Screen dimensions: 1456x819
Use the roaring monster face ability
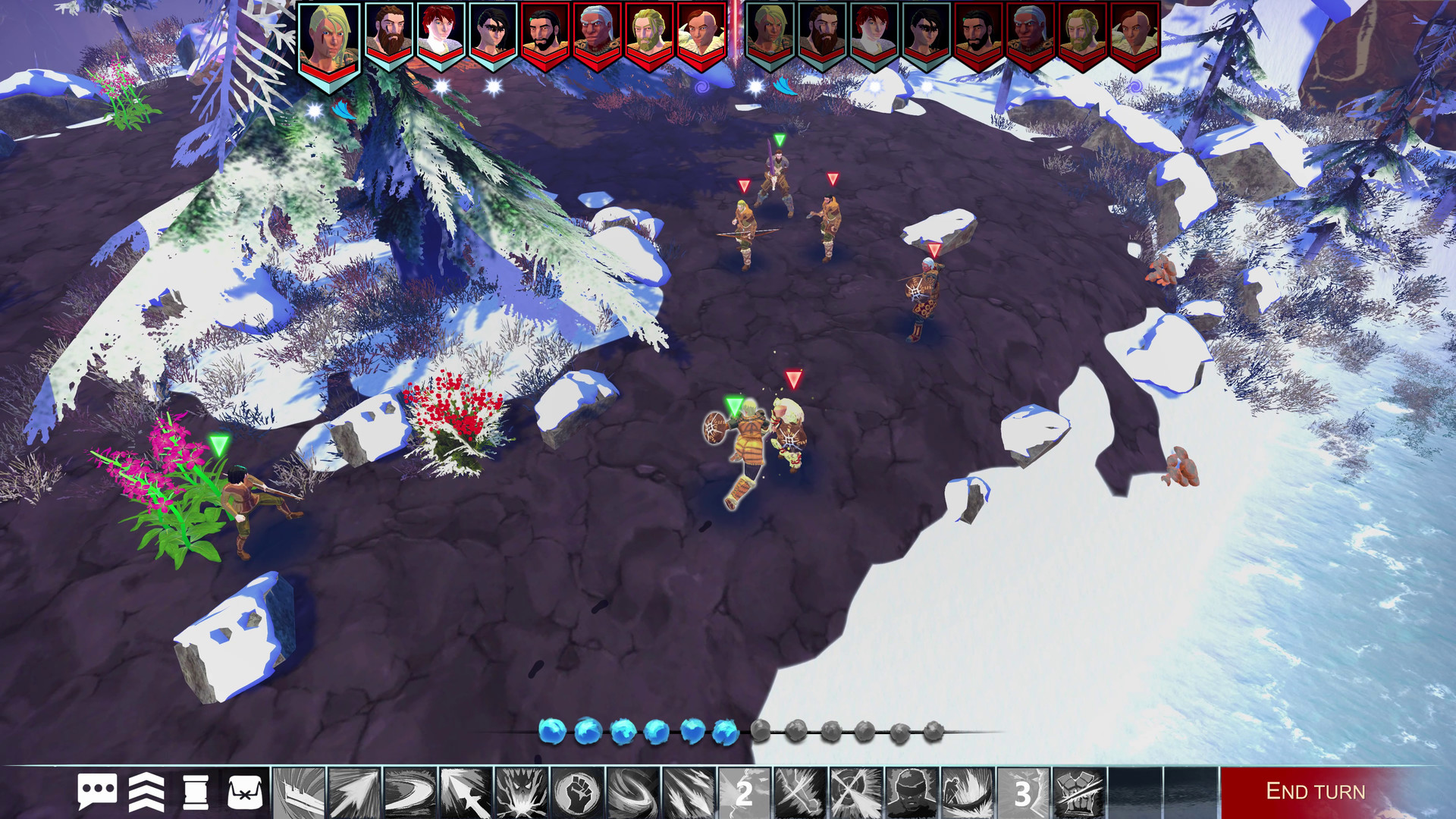tap(520, 793)
